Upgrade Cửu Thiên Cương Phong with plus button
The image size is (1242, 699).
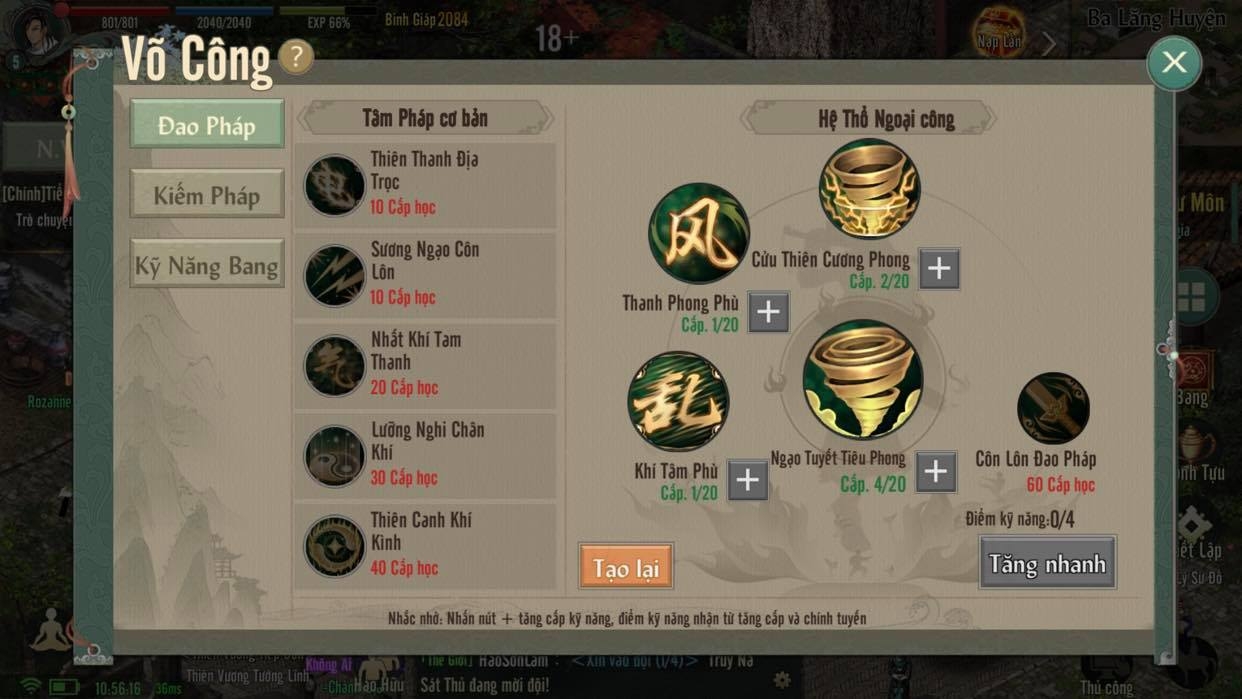pyautogui.click(x=939, y=268)
